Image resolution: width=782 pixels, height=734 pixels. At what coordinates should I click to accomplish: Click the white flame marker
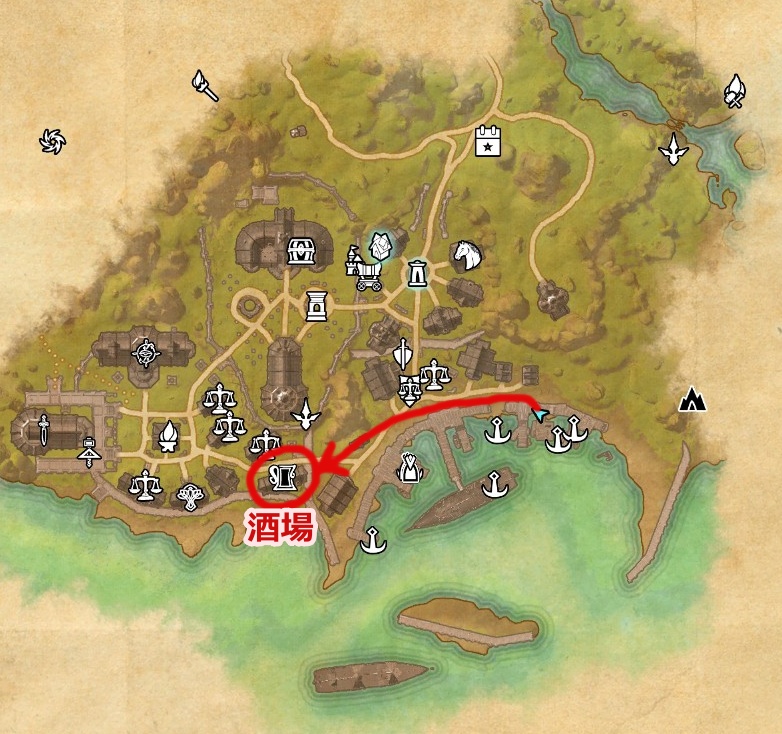(169, 435)
